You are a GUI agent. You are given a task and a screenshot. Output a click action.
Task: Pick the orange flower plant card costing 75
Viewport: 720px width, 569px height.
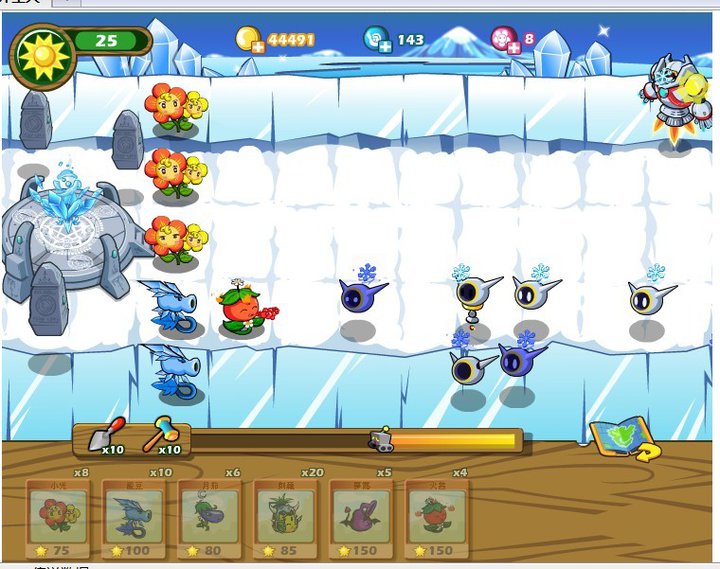pyautogui.click(x=58, y=517)
